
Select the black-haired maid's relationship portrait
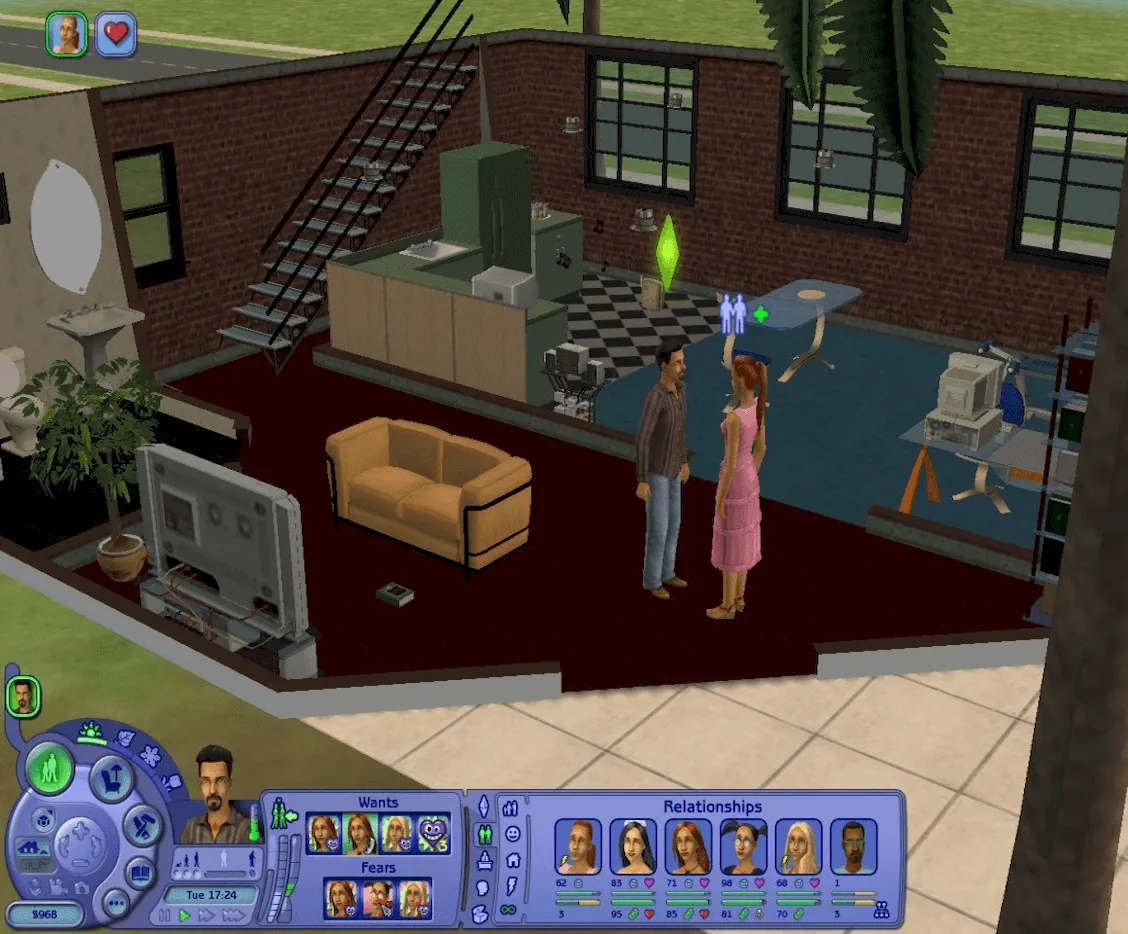(x=634, y=846)
